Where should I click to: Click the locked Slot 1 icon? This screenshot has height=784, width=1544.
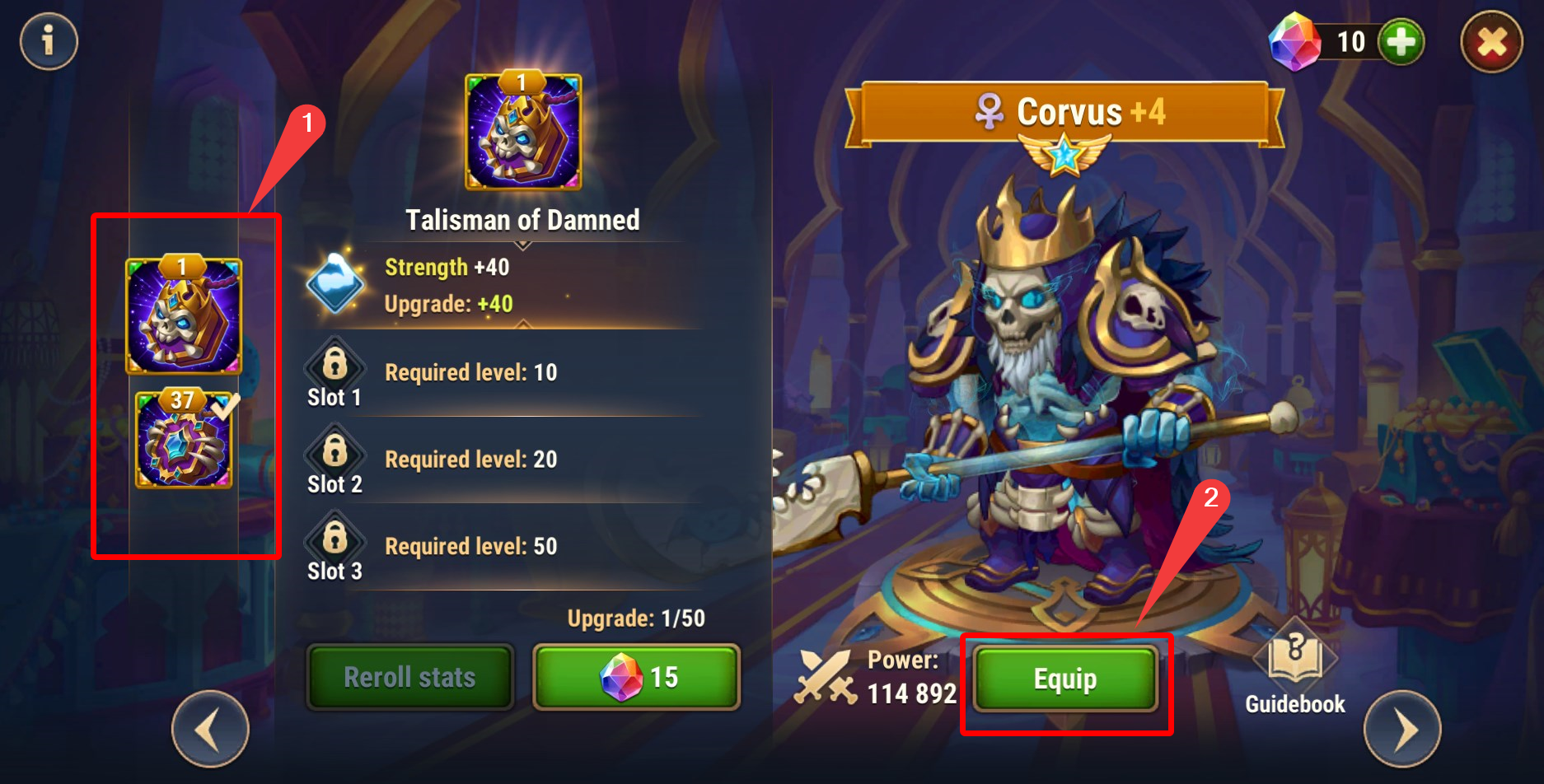tap(335, 362)
